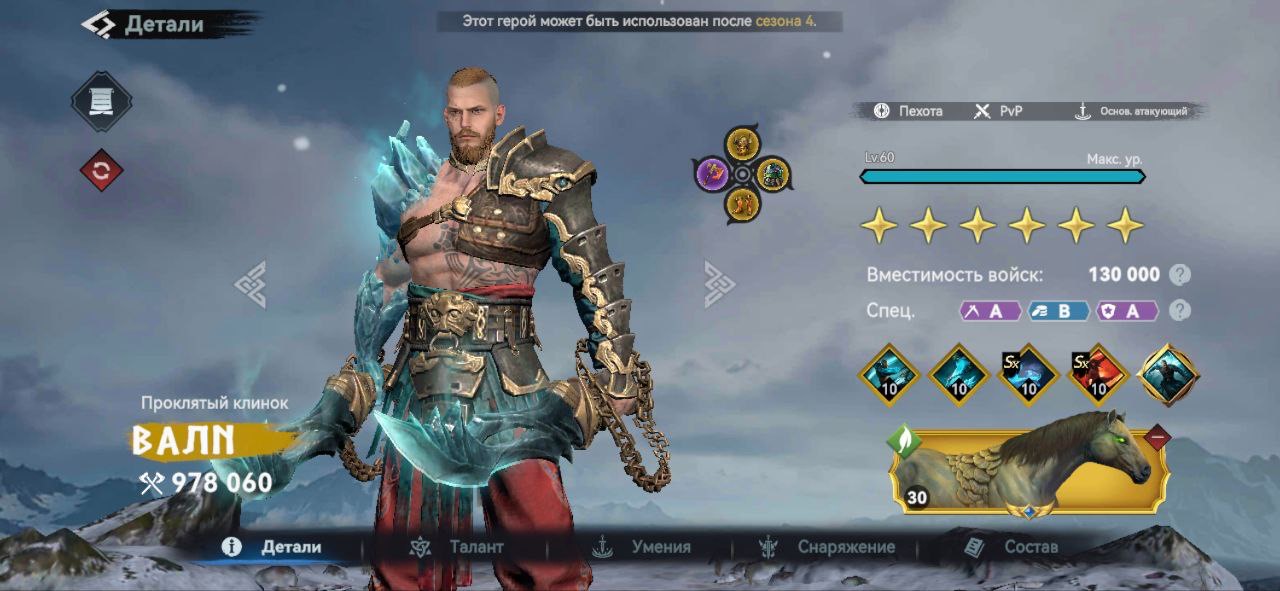Viewport: 1280px width, 591px height.
Task: Go back from the Детали screen
Action: 98,24
